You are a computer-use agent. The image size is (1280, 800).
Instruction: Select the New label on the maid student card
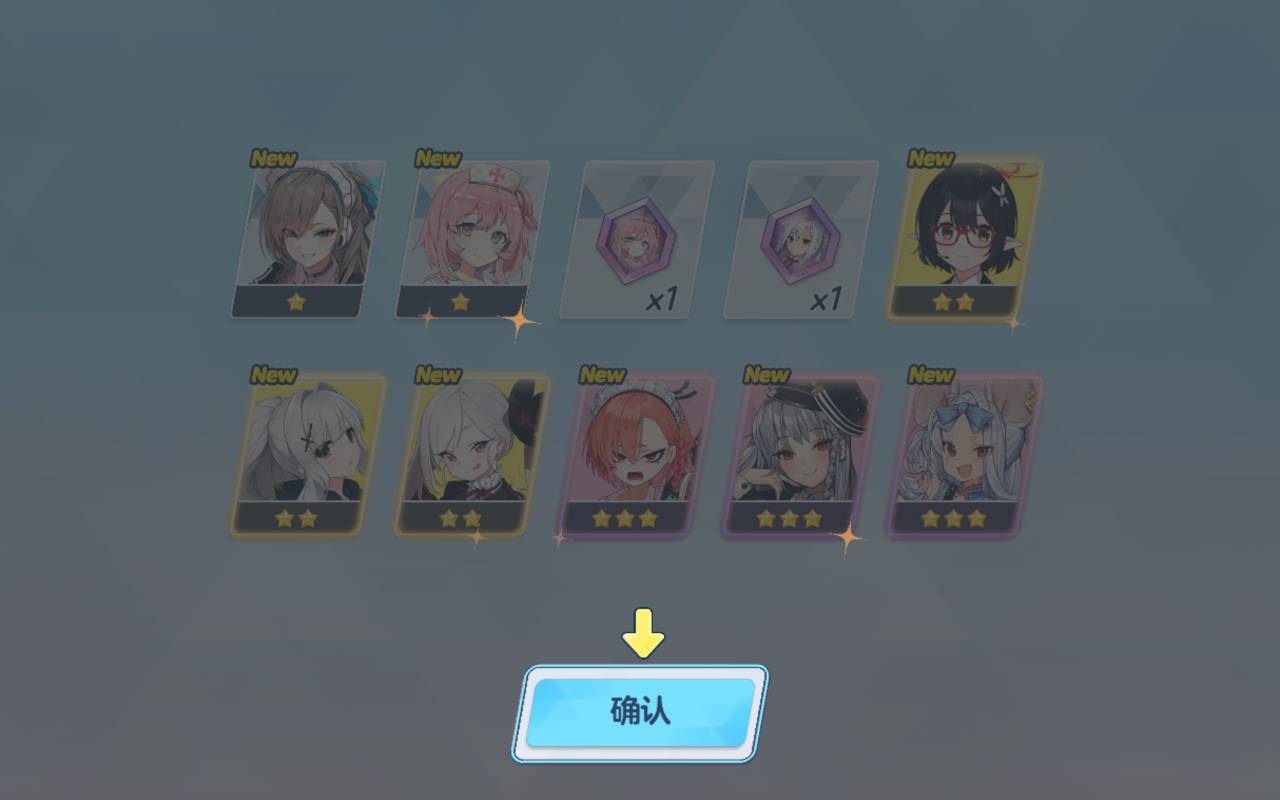click(602, 374)
